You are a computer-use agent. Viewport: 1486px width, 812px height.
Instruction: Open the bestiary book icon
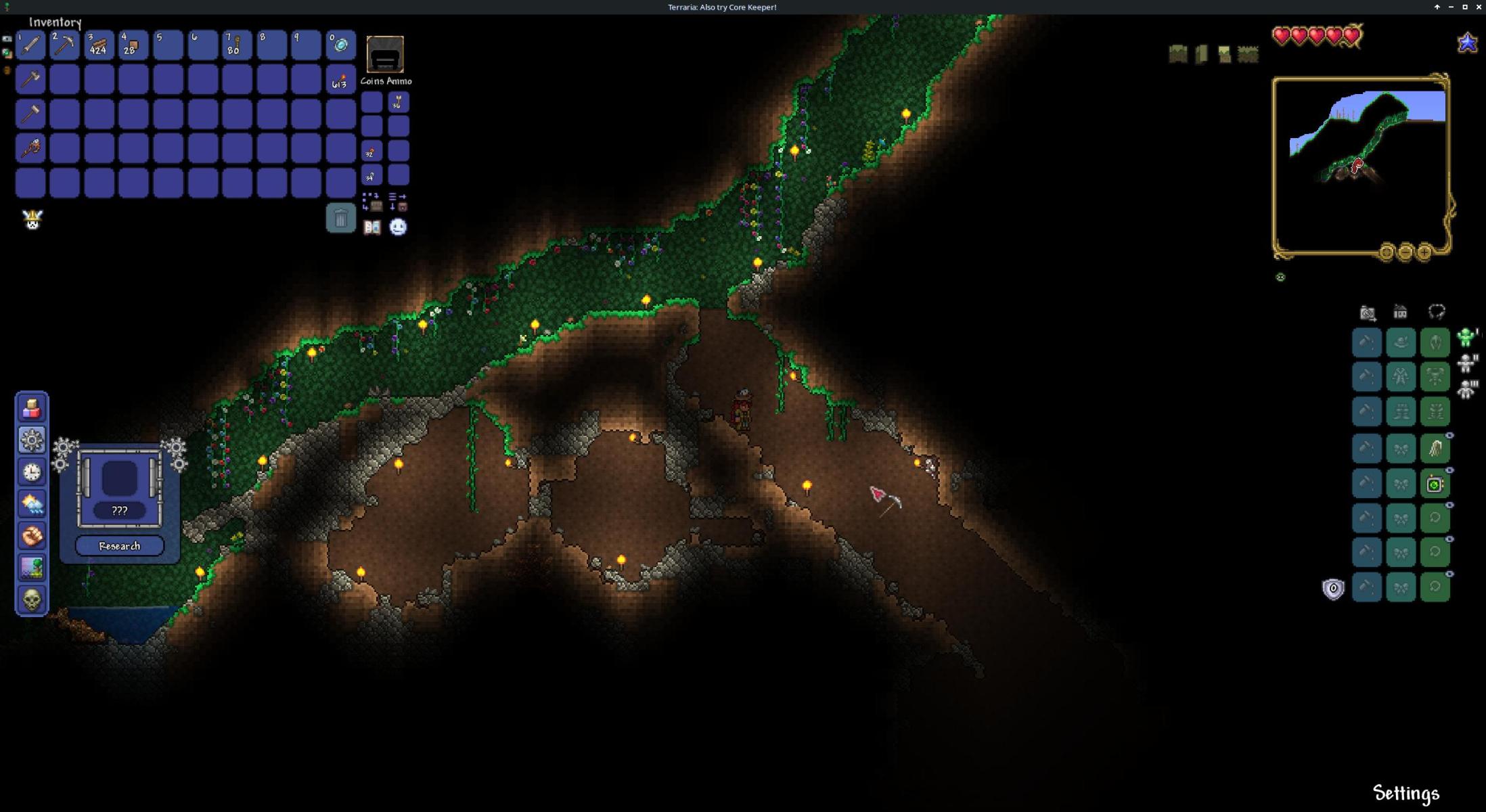[x=372, y=227]
